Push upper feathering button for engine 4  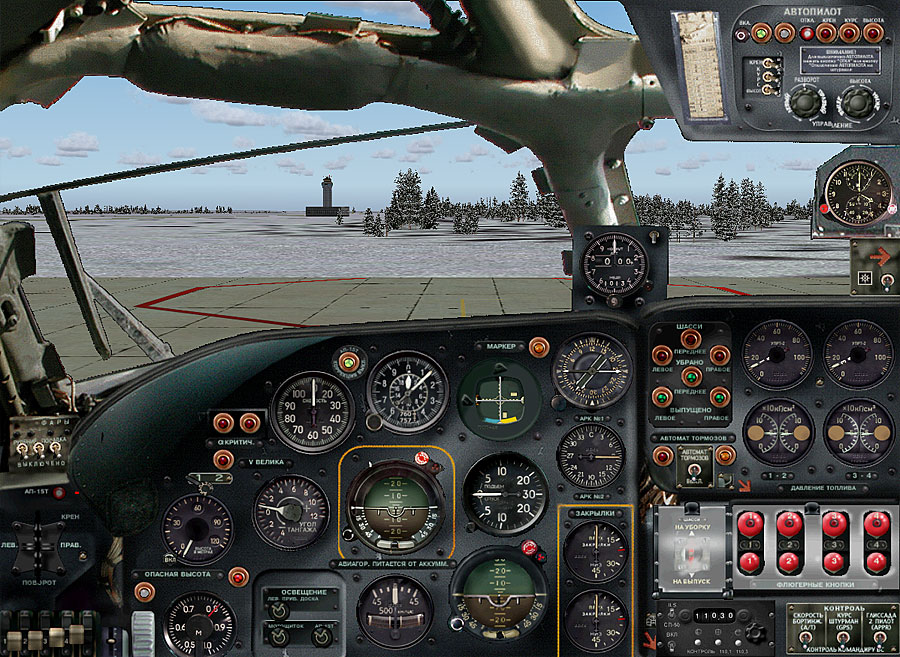(x=877, y=524)
